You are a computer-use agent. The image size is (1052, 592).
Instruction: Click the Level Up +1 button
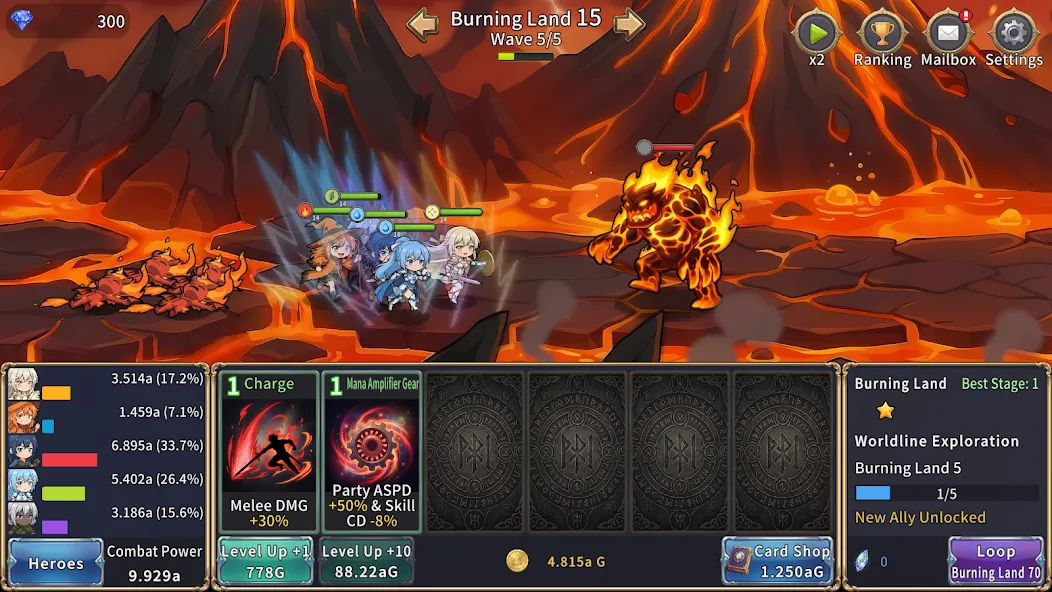point(265,560)
